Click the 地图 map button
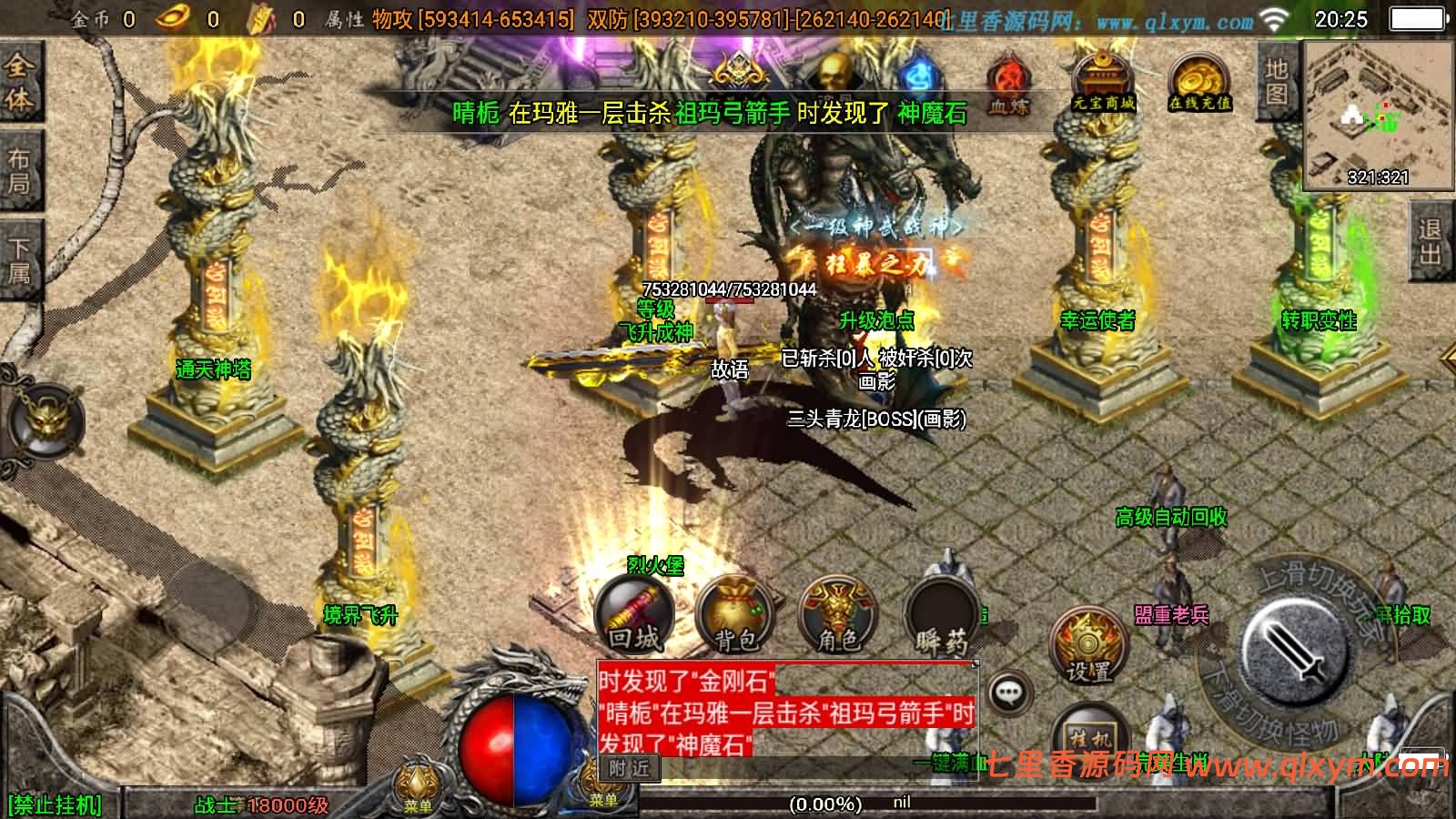This screenshot has height=819, width=1456. (x=1276, y=80)
